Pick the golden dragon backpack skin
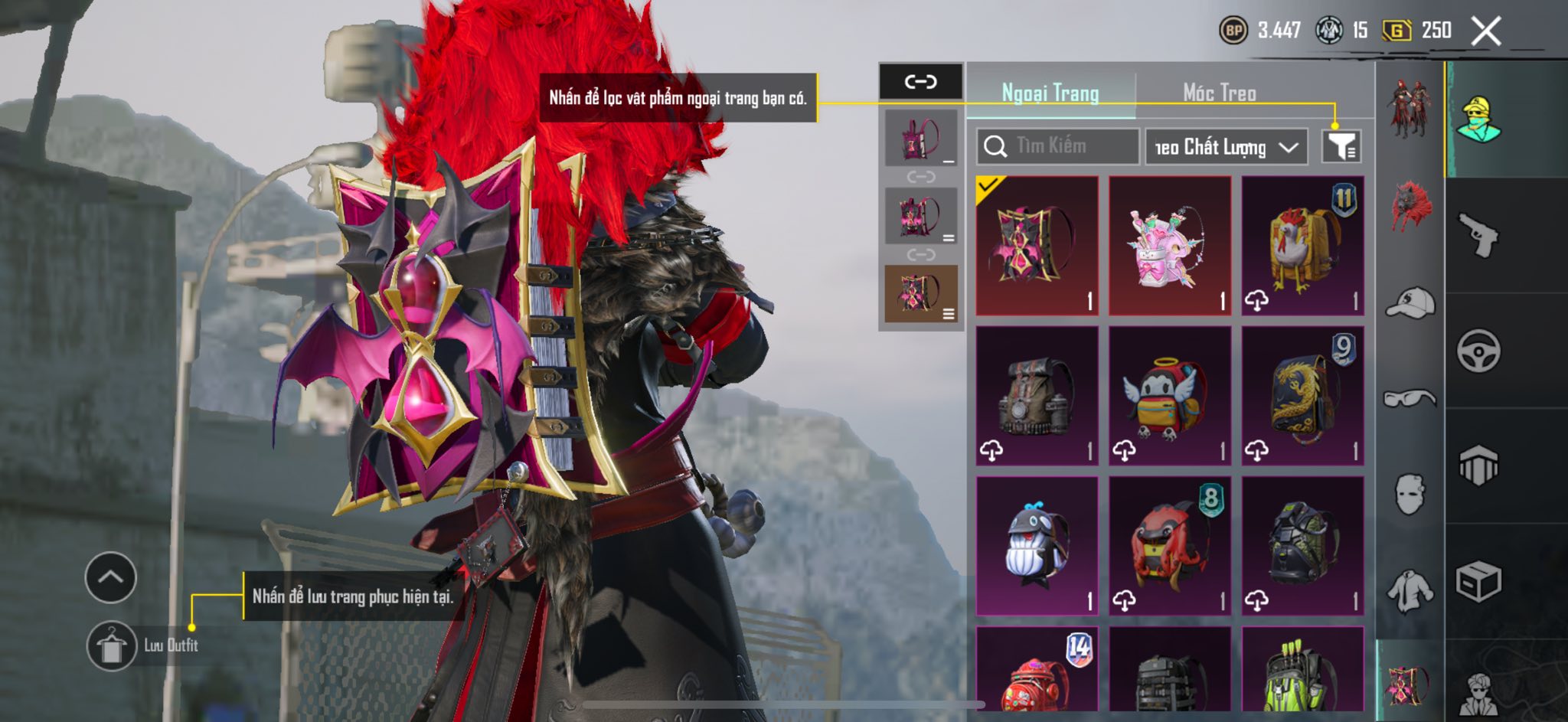Image resolution: width=1568 pixels, height=722 pixels. tap(1302, 395)
